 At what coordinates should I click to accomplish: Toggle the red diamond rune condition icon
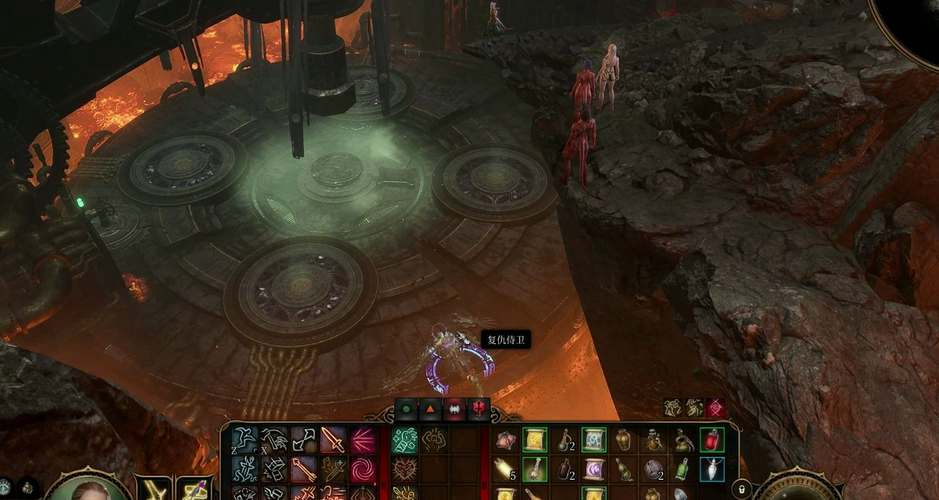click(x=717, y=408)
